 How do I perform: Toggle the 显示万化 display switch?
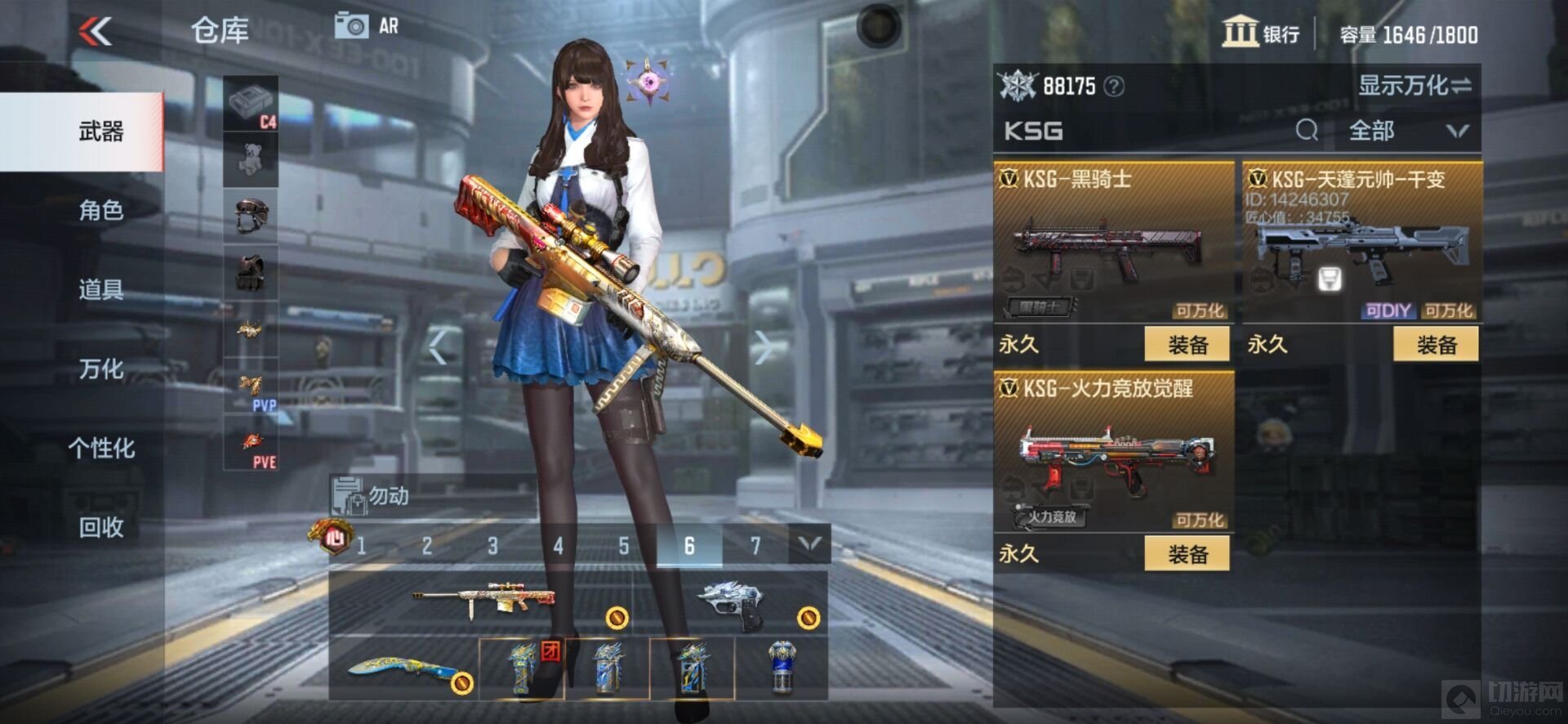tap(1414, 85)
